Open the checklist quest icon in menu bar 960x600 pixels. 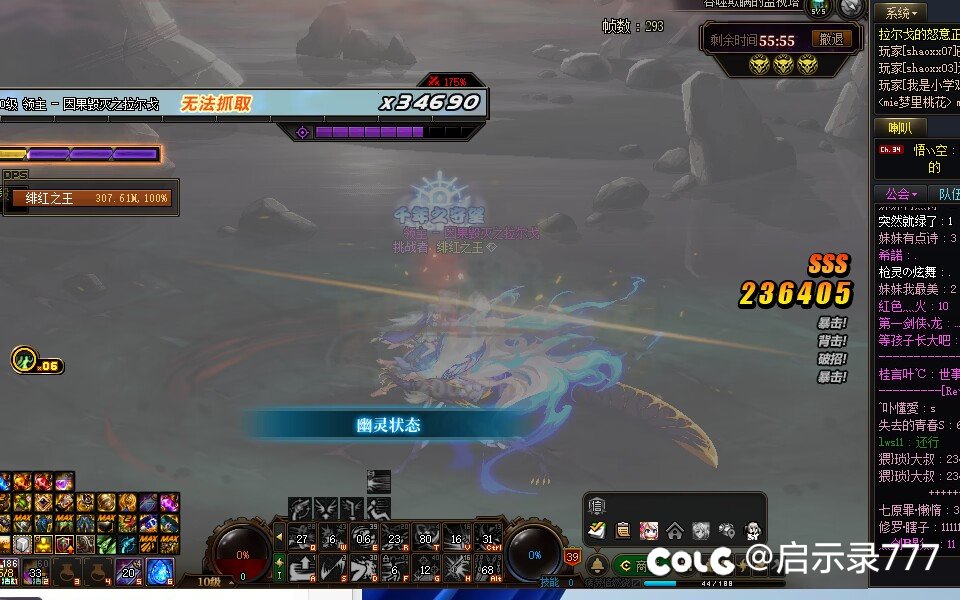pos(597,531)
